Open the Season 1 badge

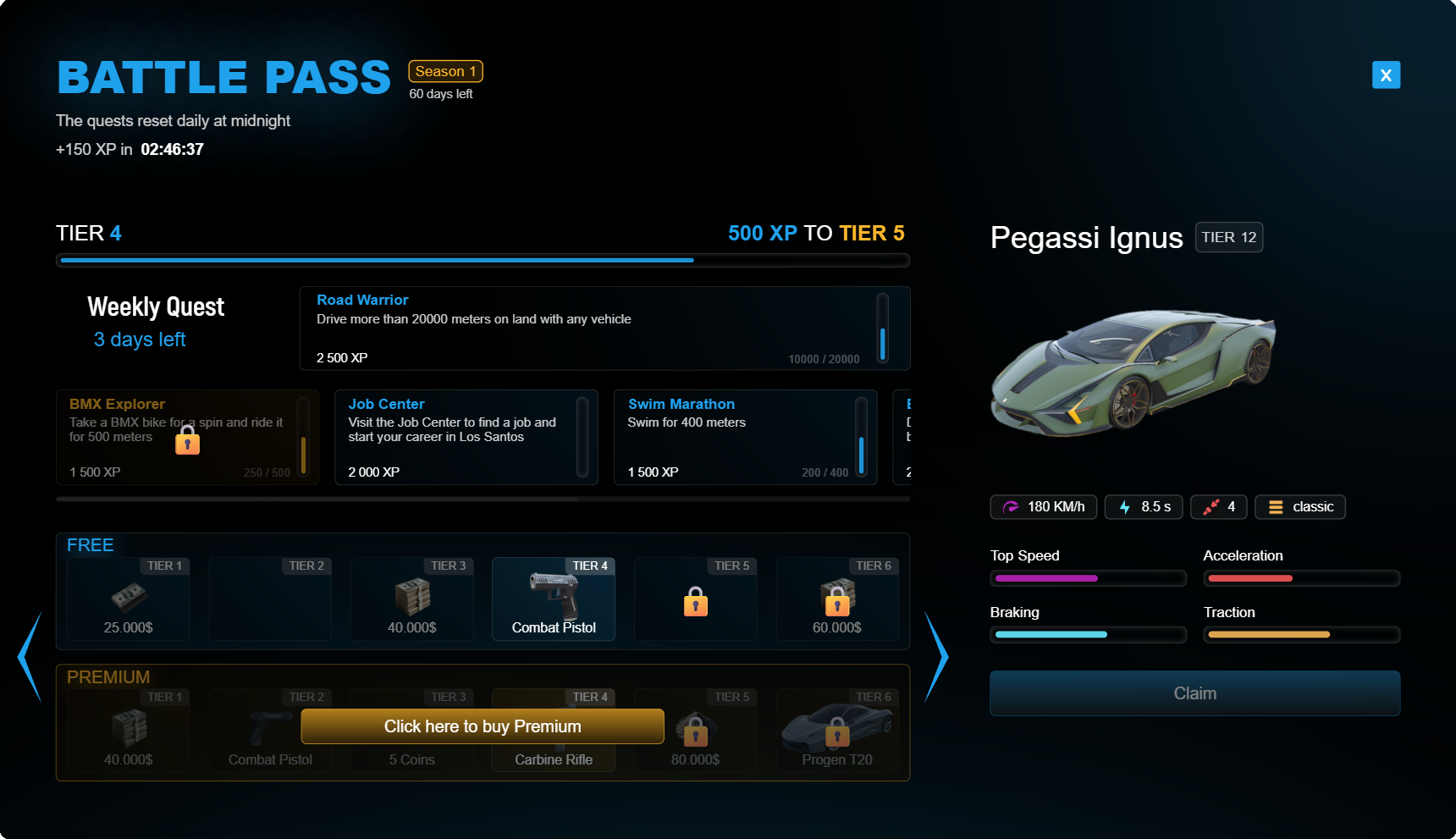pyautogui.click(x=445, y=71)
